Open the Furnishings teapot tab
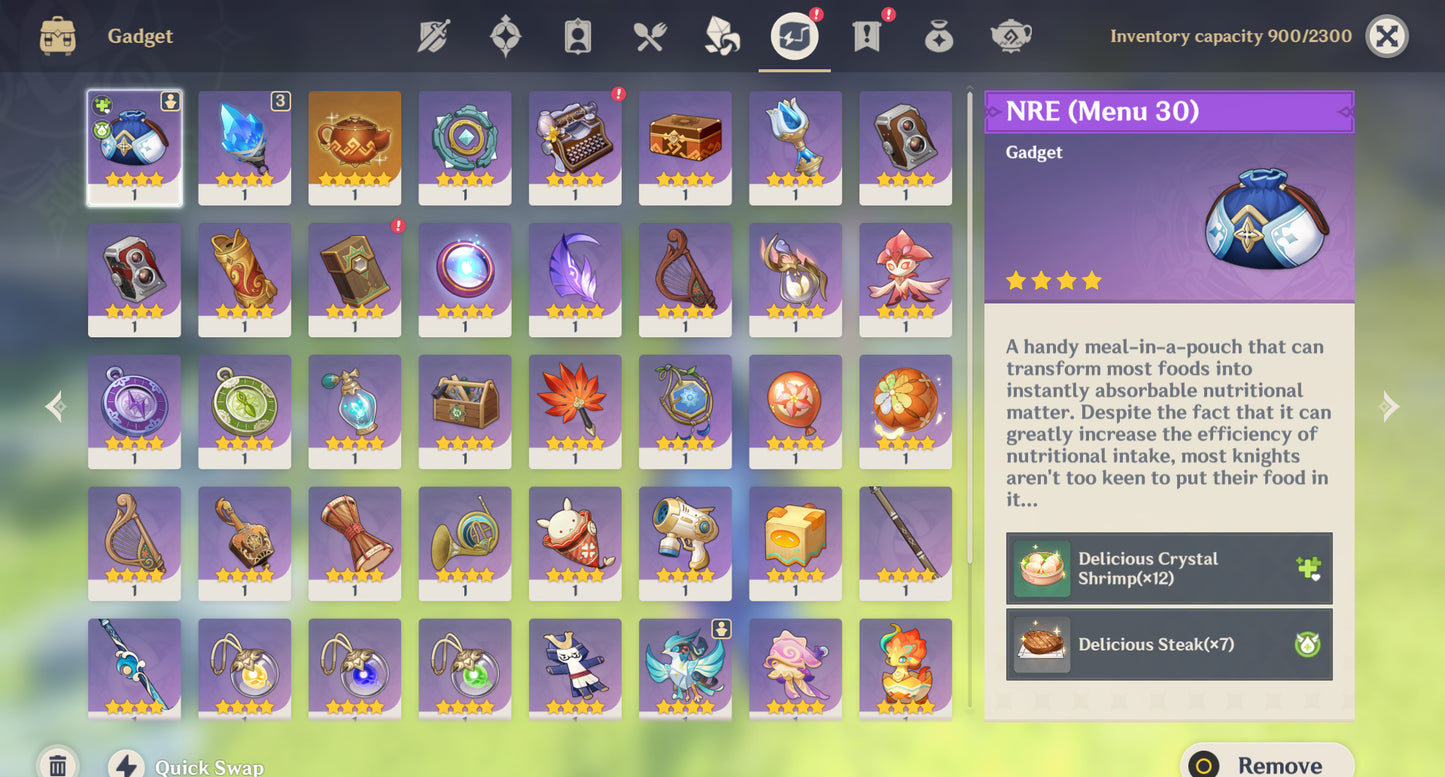 1010,37
